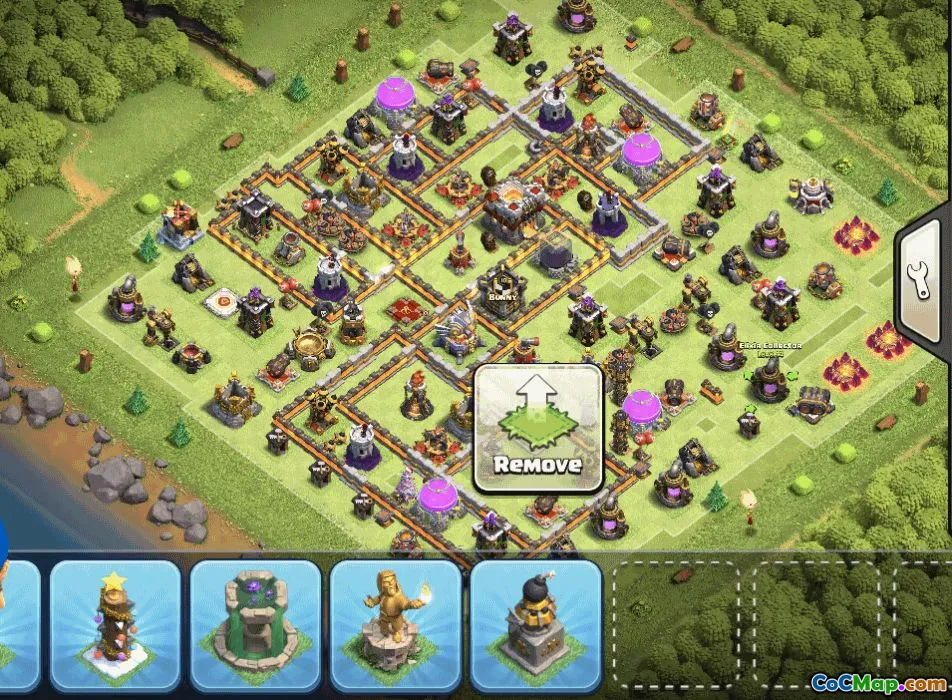The image size is (952, 700).
Task: Tap the Remove button
Action: pos(538,428)
